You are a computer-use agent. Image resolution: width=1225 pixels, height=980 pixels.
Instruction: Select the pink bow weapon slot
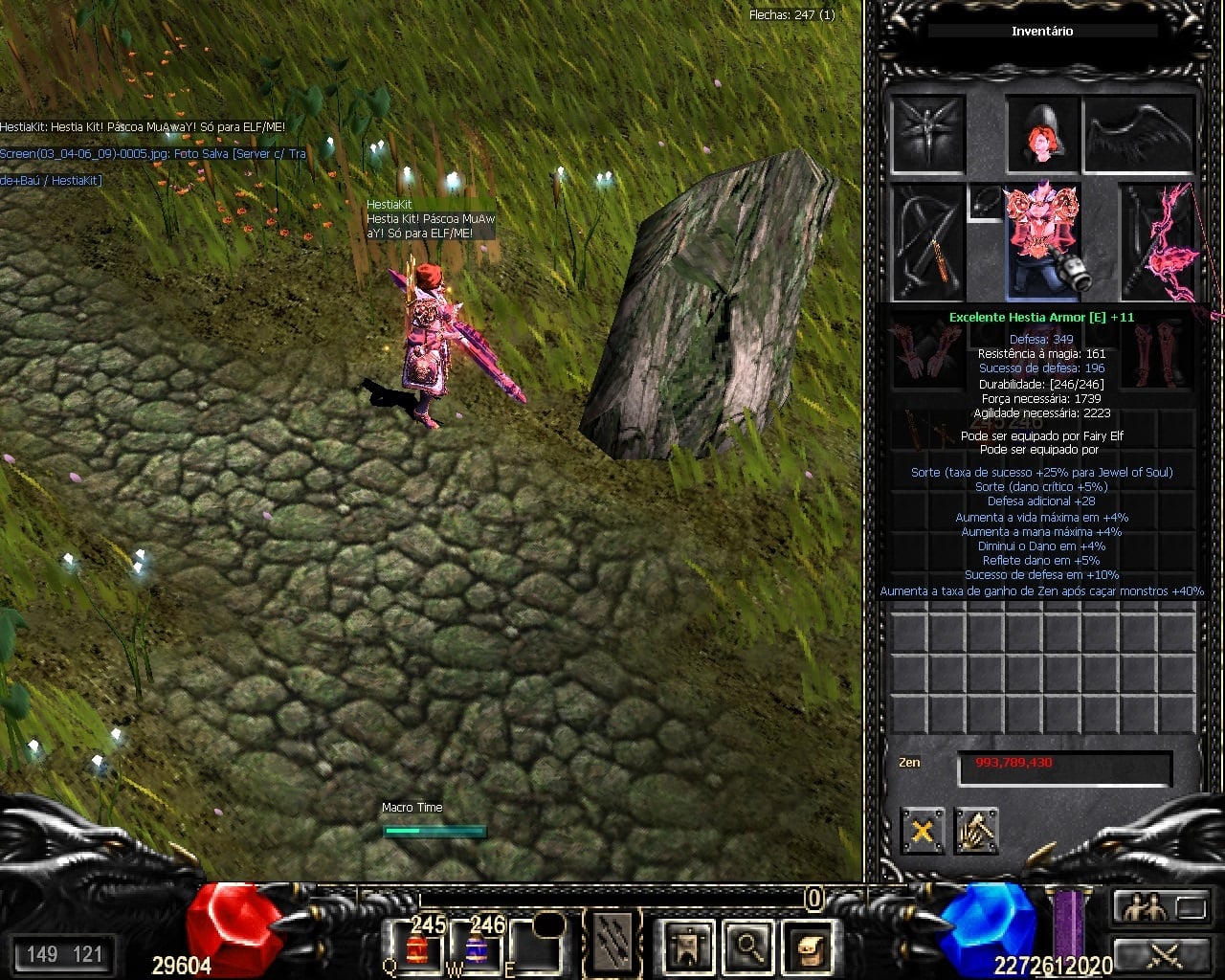1159,241
